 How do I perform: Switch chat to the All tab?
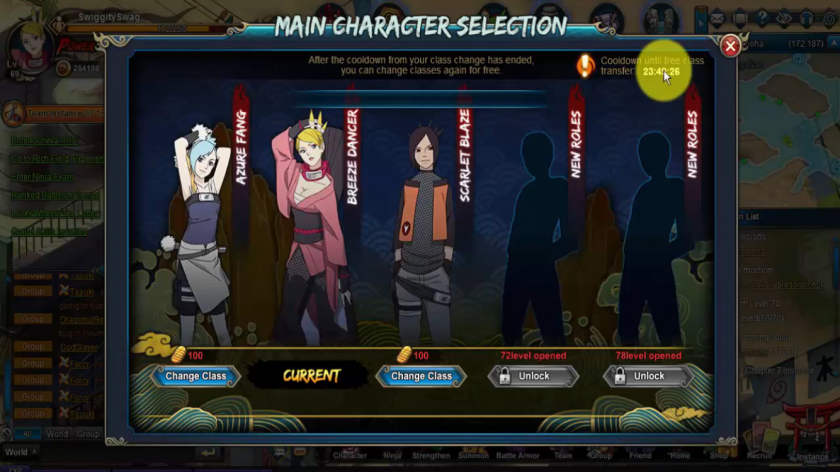pos(26,434)
